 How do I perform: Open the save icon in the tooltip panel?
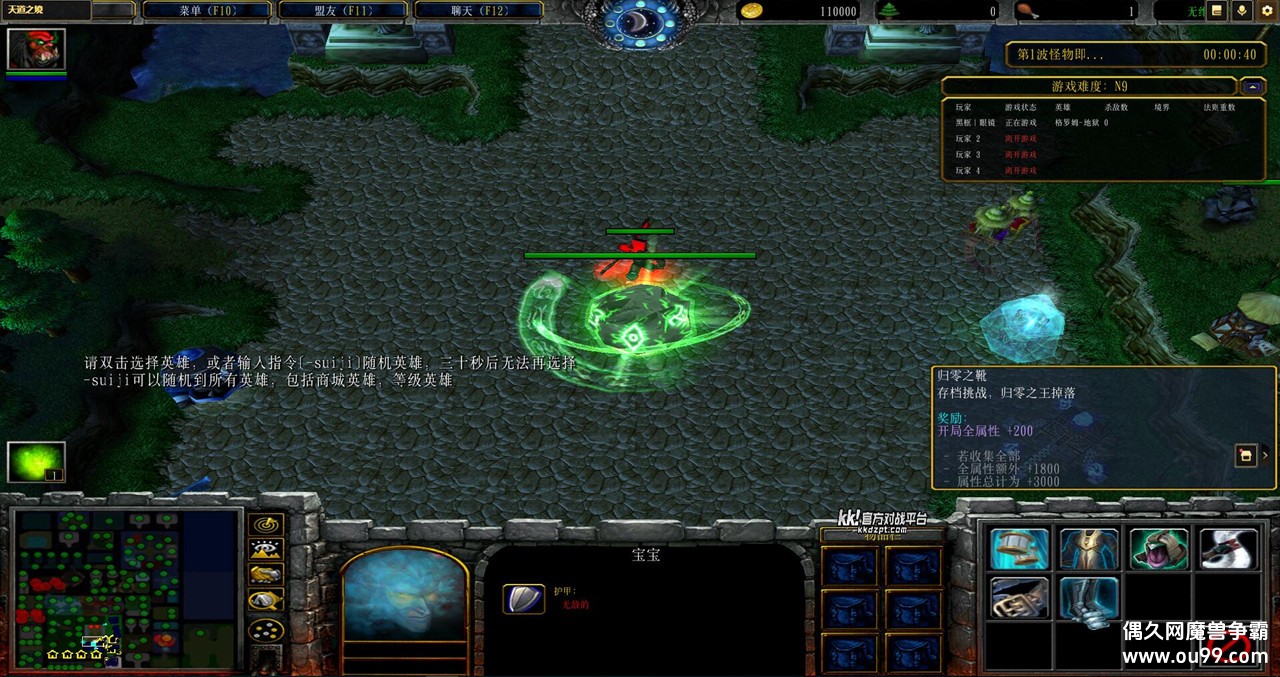(1246, 456)
